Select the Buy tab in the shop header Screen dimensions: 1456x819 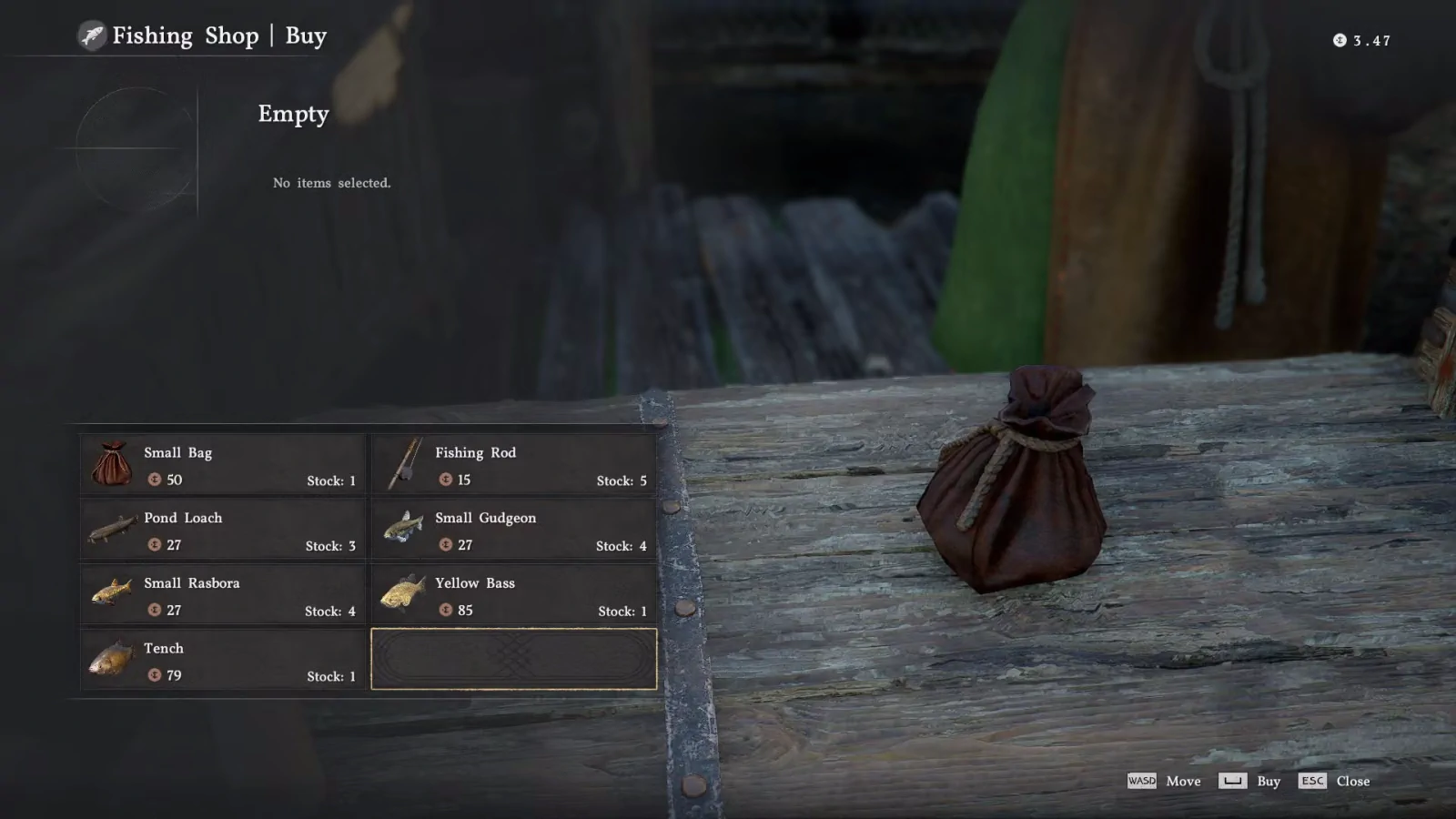(307, 36)
